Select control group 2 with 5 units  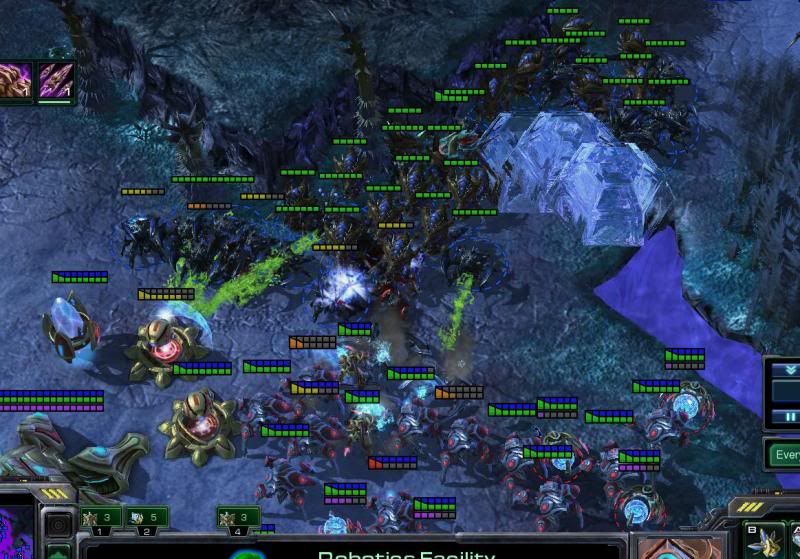(146, 518)
